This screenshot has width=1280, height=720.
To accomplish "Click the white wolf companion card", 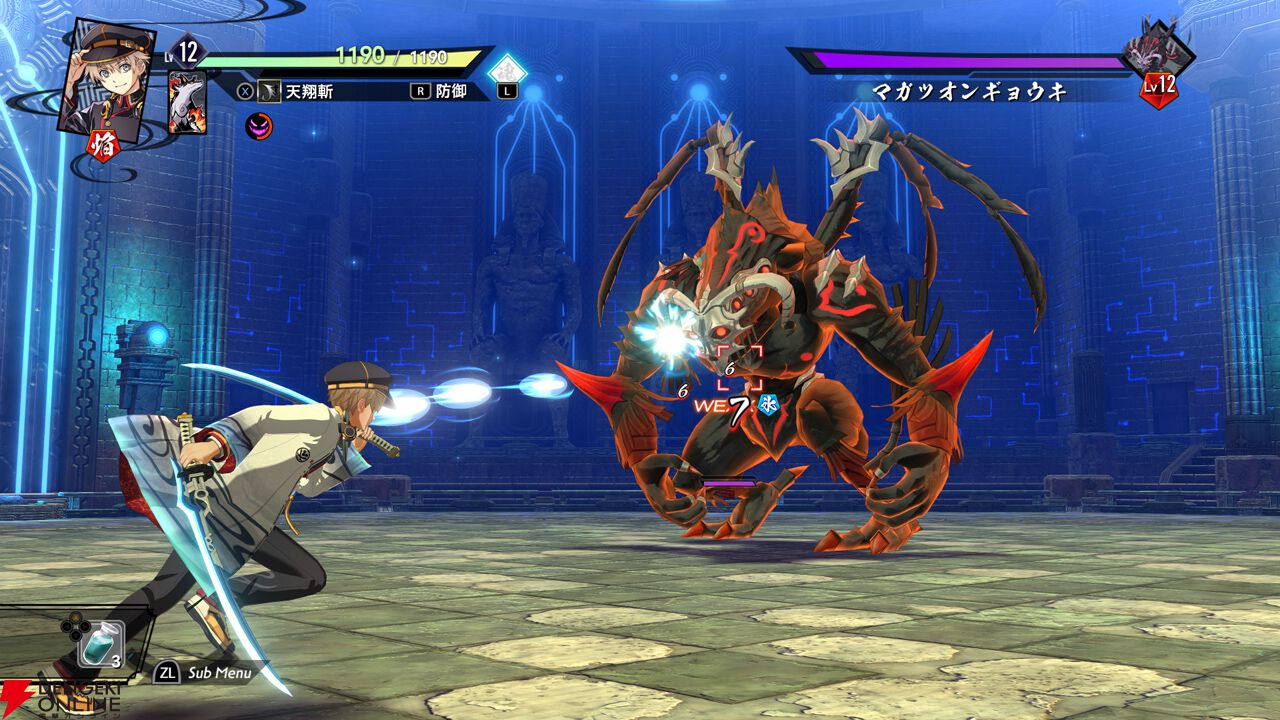I will pos(187,103).
